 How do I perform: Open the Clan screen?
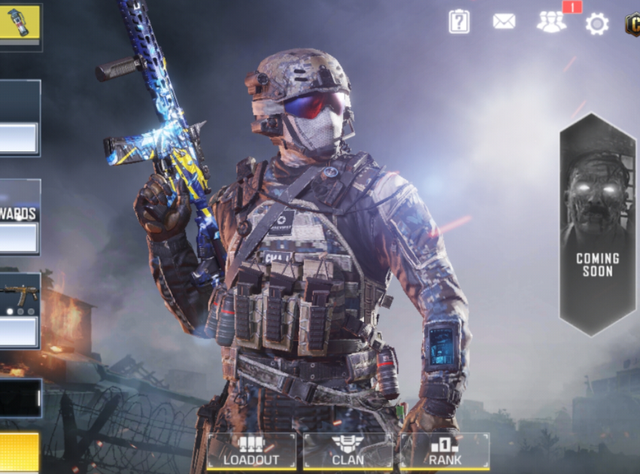pyautogui.click(x=348, y=450)
